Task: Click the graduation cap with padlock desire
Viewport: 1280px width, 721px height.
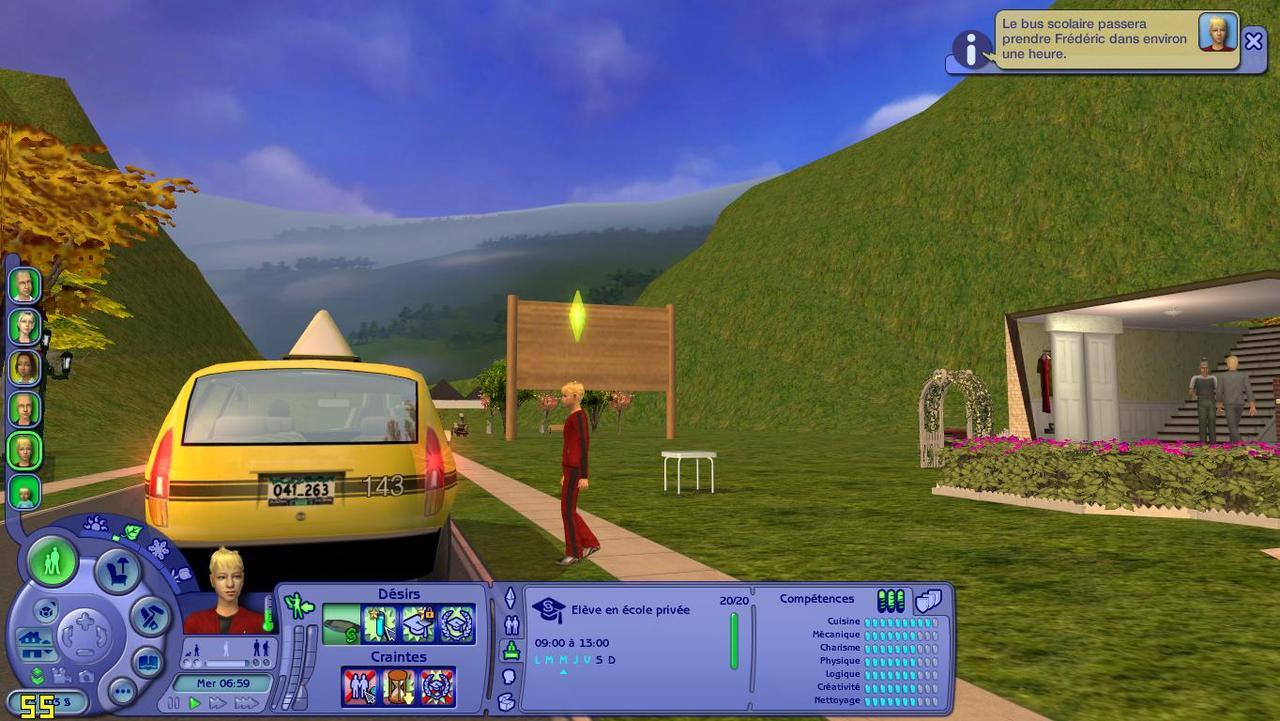Action: [418, 624]
